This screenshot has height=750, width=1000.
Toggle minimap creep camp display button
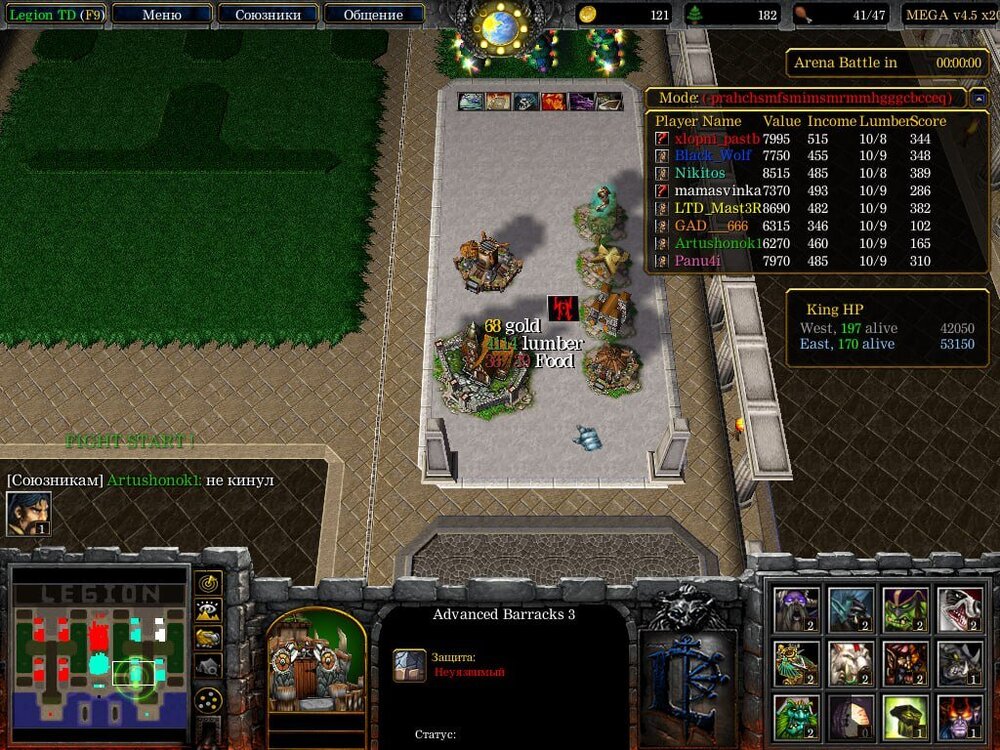tap(208, 665)
